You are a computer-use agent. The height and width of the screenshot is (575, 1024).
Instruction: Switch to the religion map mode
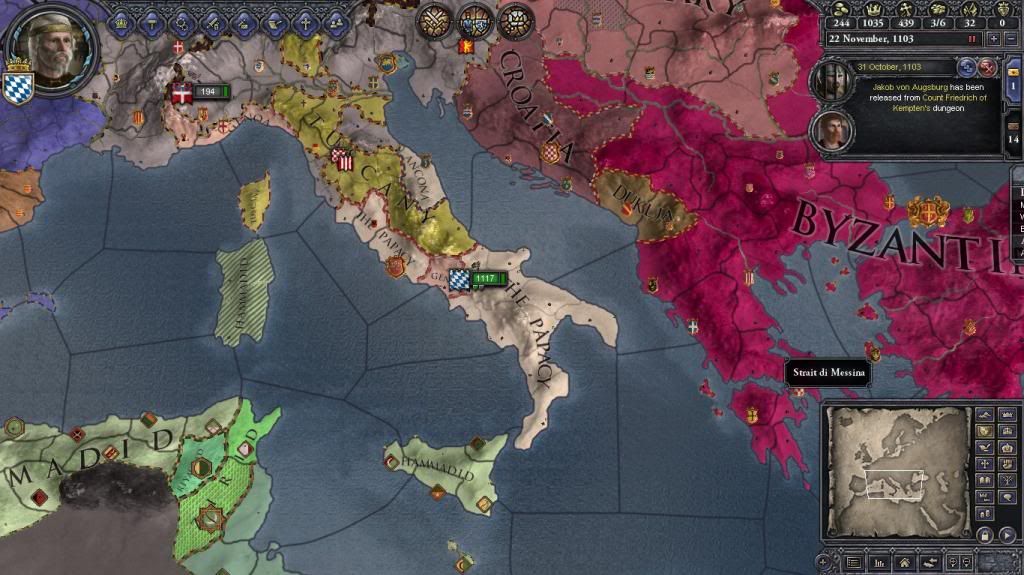pyautogui.click(x=983, y=464)
